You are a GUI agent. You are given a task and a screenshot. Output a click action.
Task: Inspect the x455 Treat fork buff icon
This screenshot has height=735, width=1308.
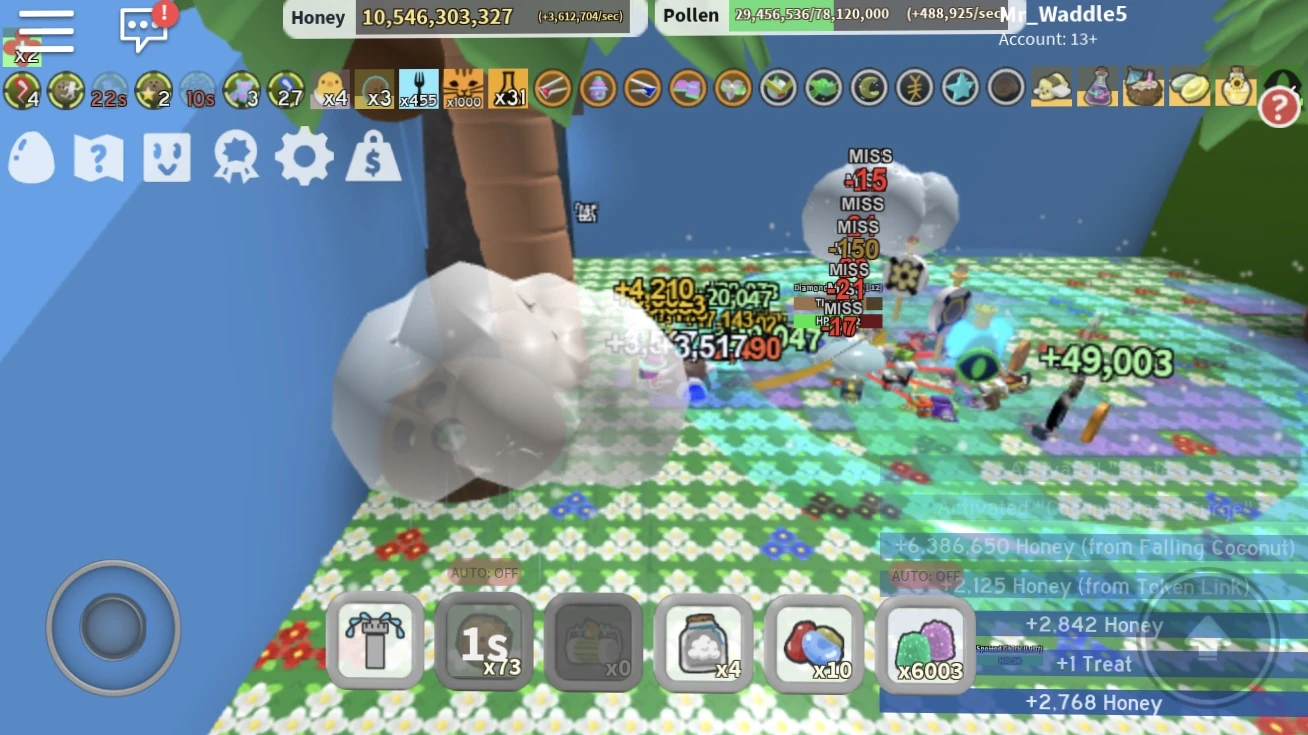(420, 88)
